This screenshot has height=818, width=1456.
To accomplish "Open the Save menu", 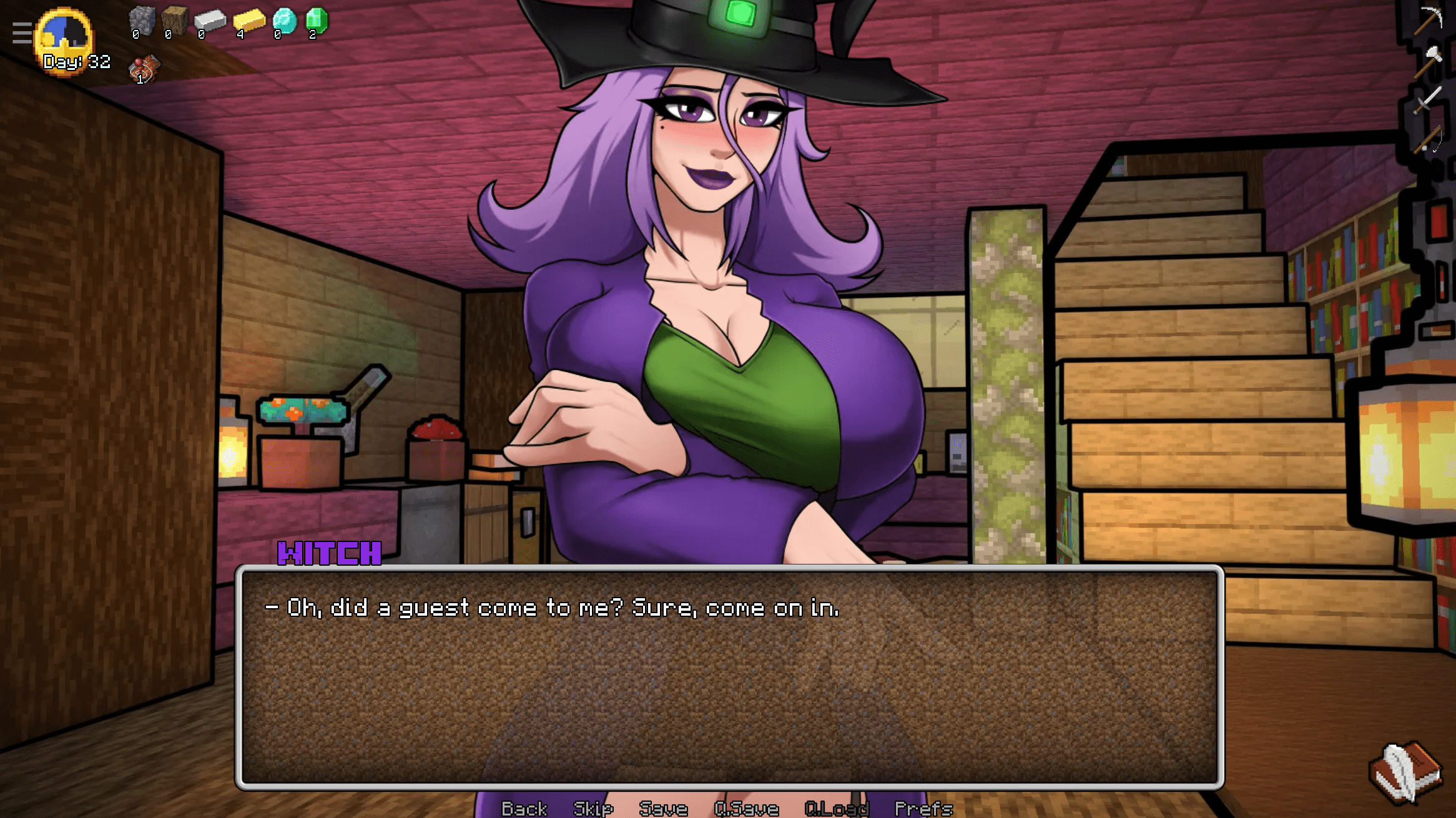I will pos(663,809).
